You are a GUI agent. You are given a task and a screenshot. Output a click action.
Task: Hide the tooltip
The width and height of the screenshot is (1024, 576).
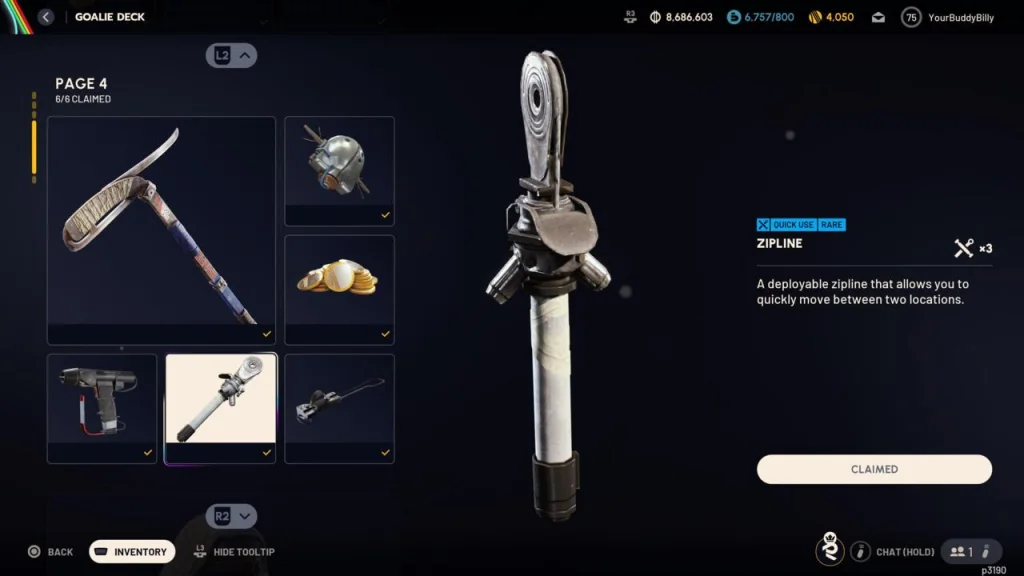[235, 552]
